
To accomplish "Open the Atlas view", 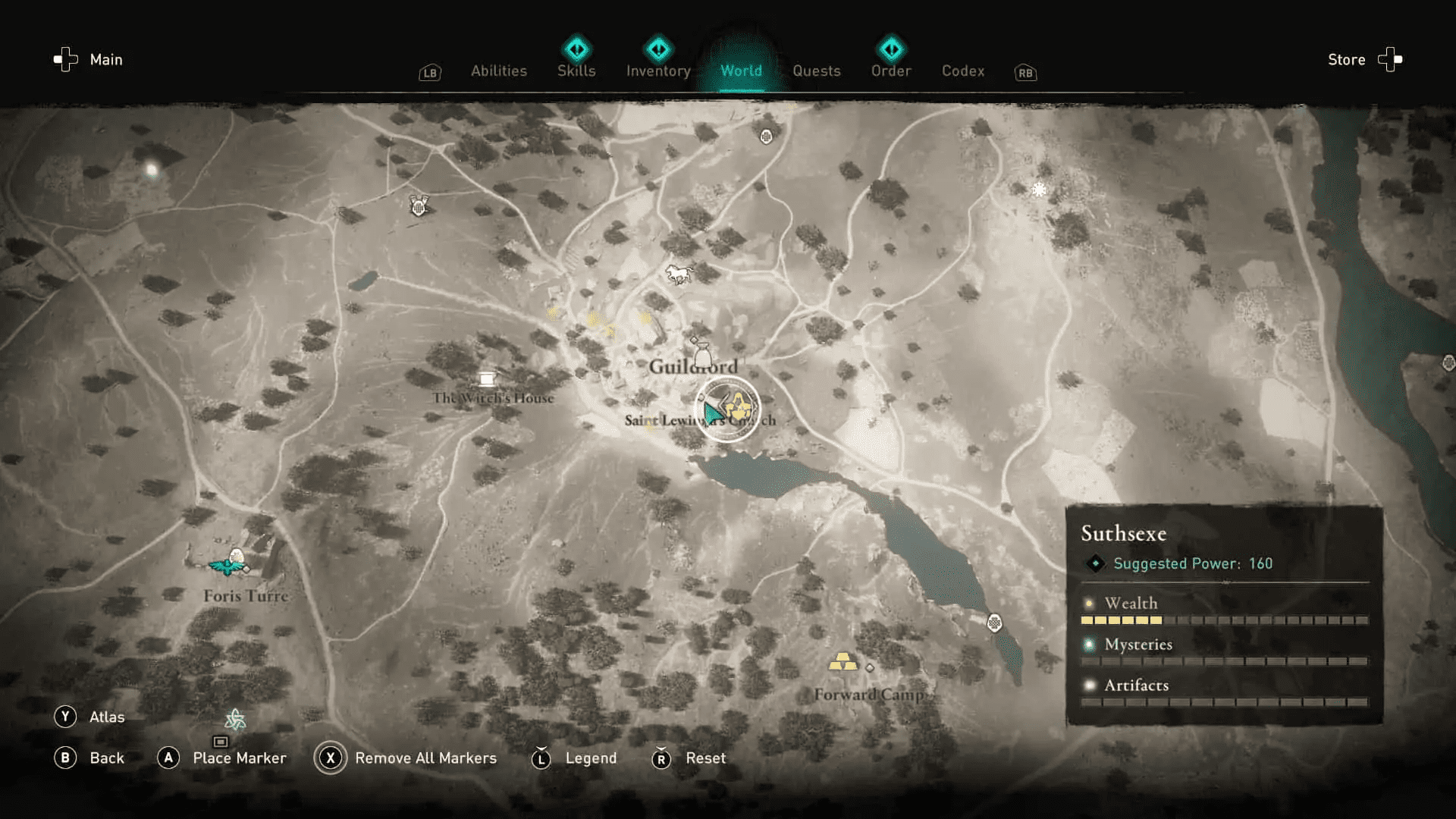I will pyautogui.click(x=108, y=717).
